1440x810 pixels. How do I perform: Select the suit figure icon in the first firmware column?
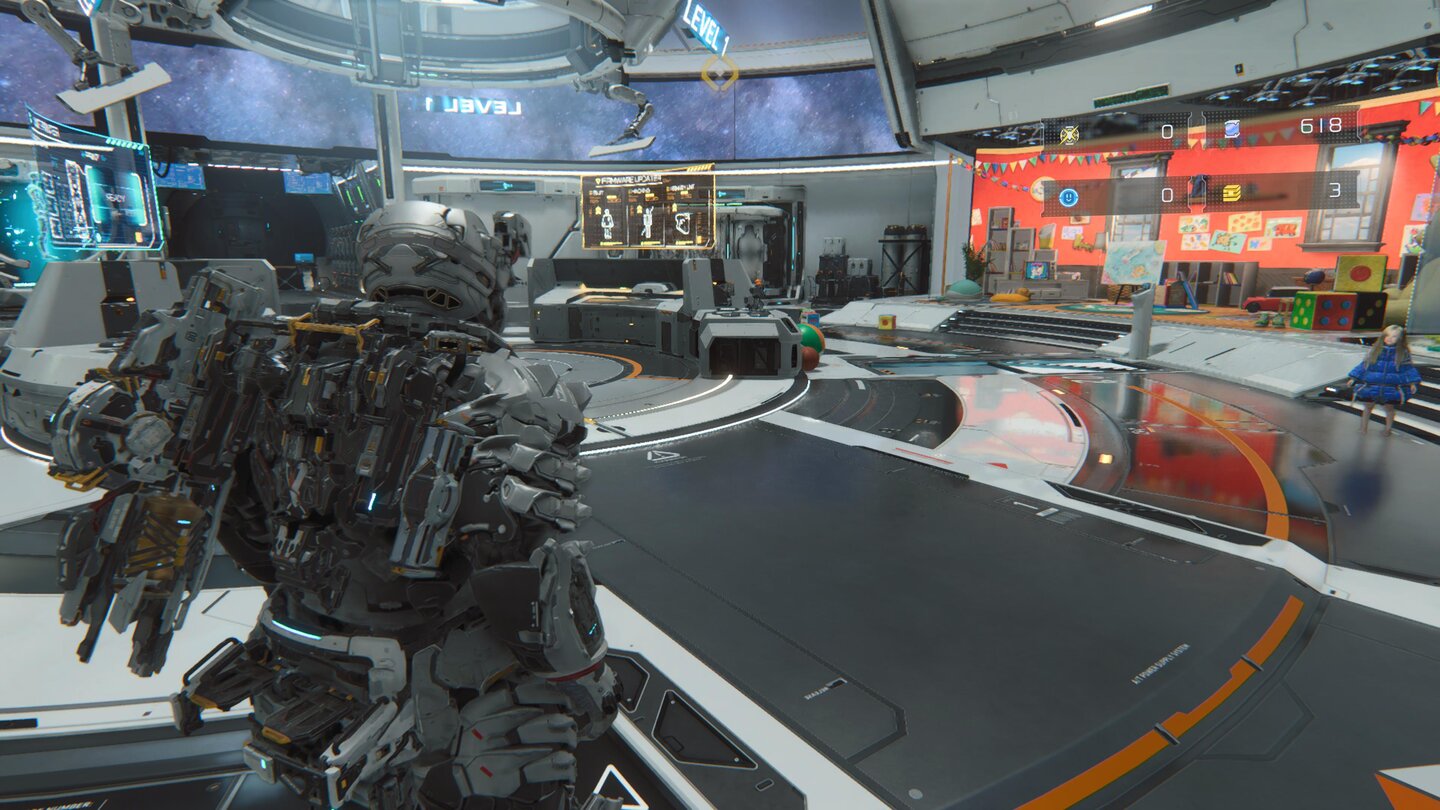pos(606,224)
